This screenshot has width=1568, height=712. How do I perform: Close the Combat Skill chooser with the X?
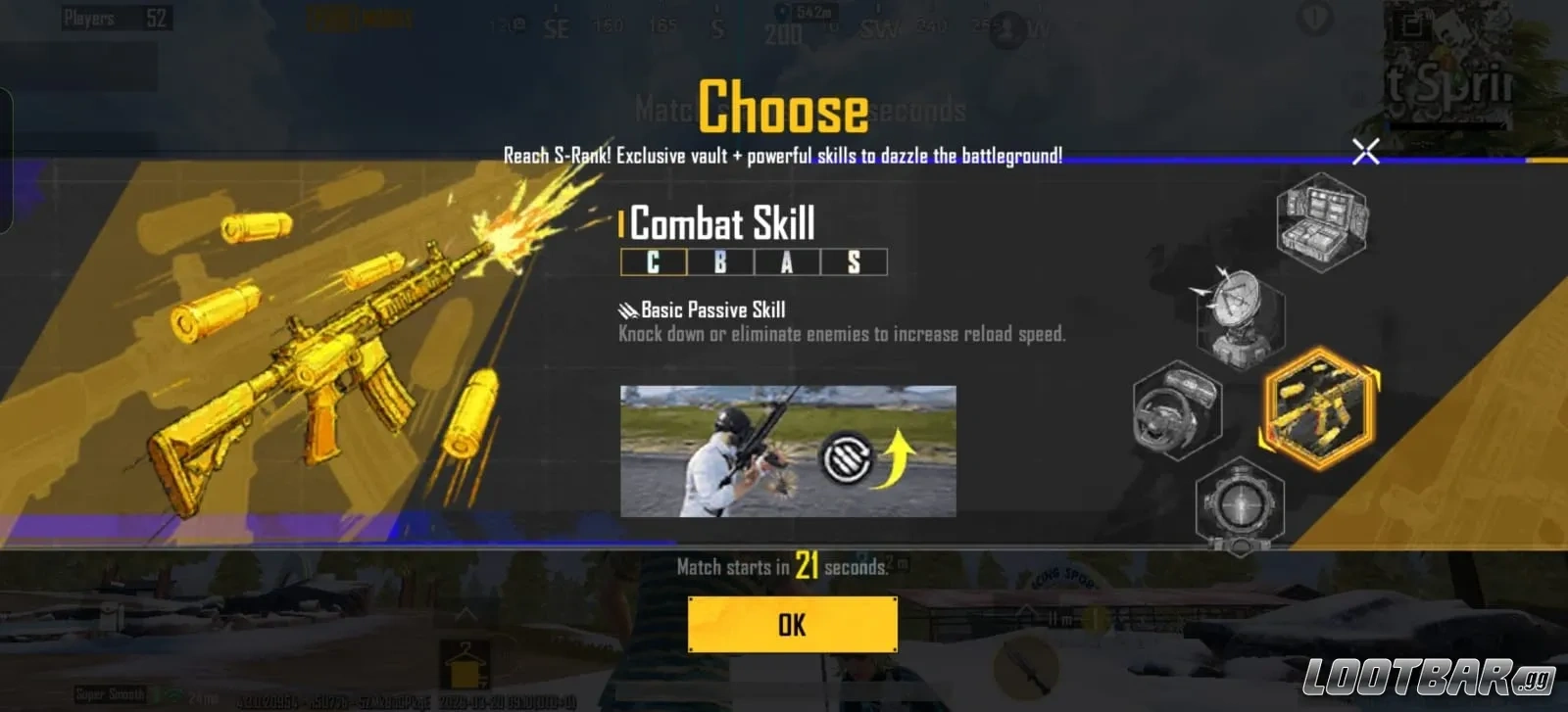pyautogui.click(x=1366, y=151)
